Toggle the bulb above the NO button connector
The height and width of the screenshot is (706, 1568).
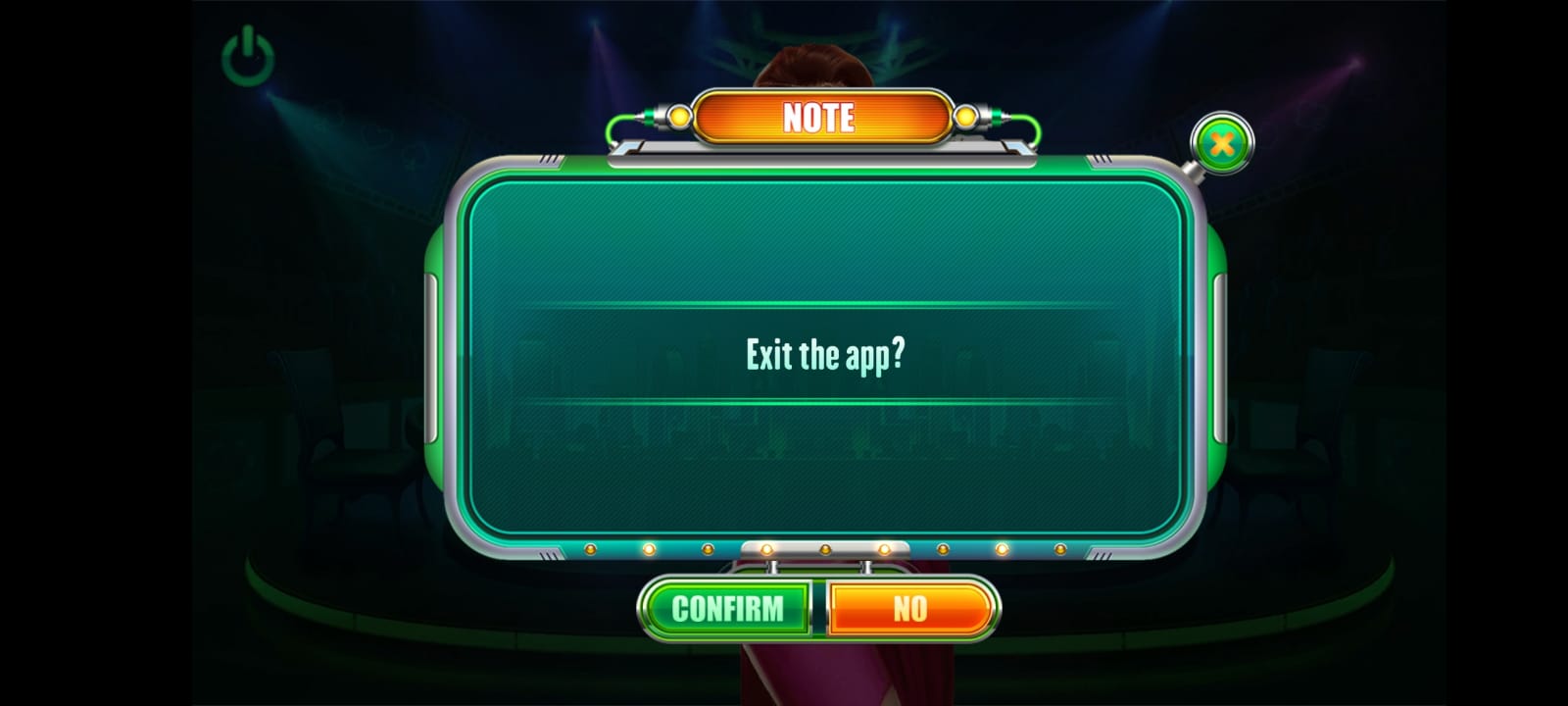pos(883,548)
